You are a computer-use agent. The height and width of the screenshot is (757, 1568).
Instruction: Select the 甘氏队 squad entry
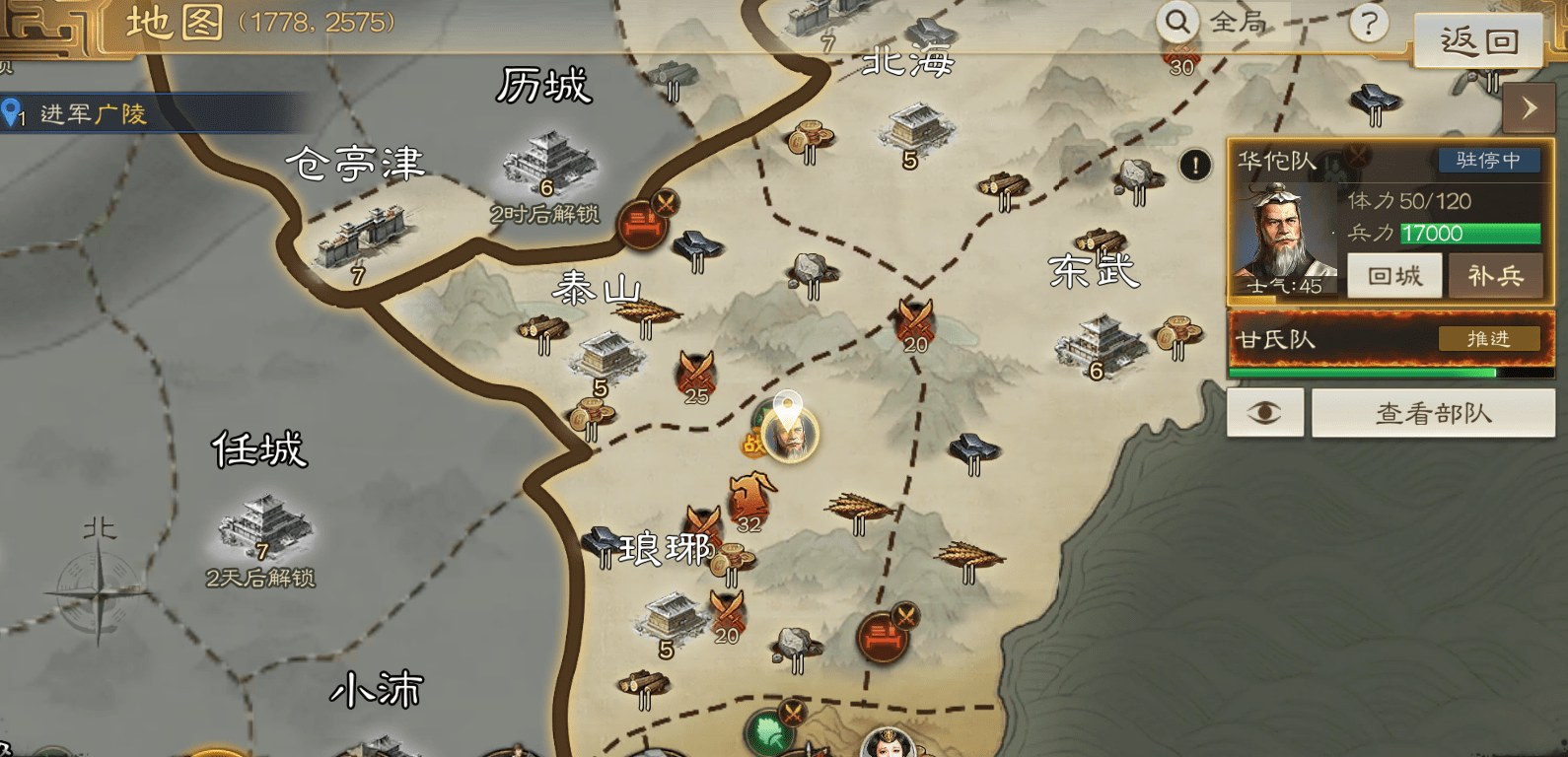pos(1282,337)
